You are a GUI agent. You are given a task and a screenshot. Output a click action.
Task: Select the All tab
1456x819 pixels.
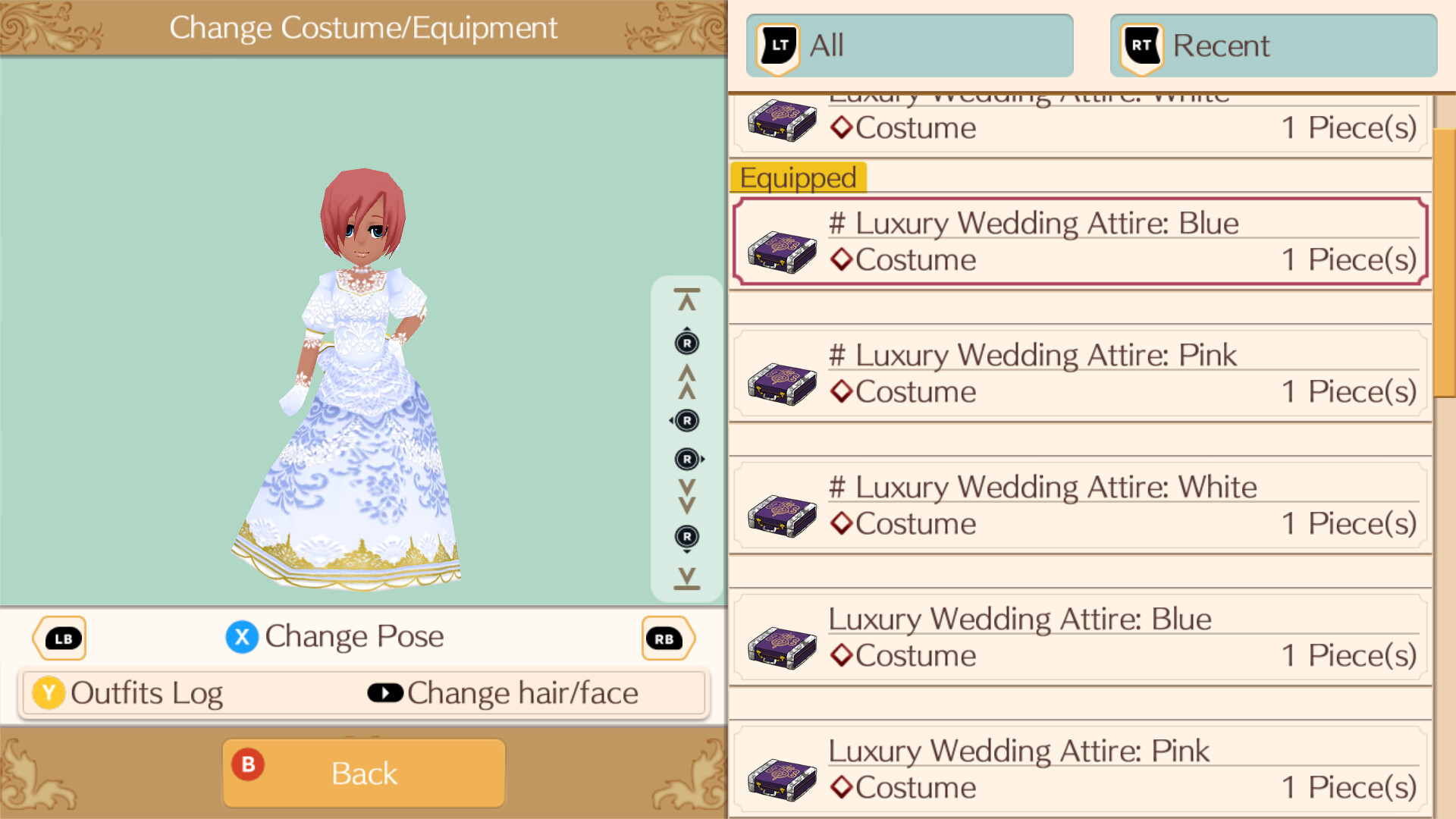908,45
